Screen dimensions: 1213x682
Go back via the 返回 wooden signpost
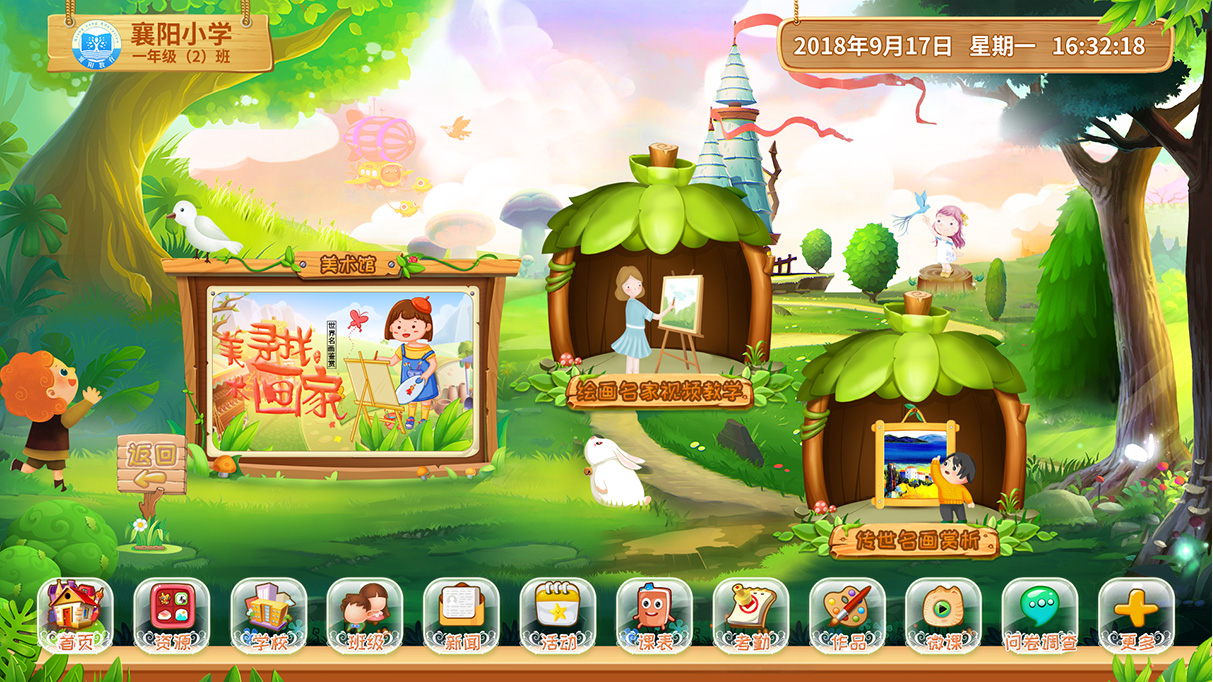coord(151,468)
